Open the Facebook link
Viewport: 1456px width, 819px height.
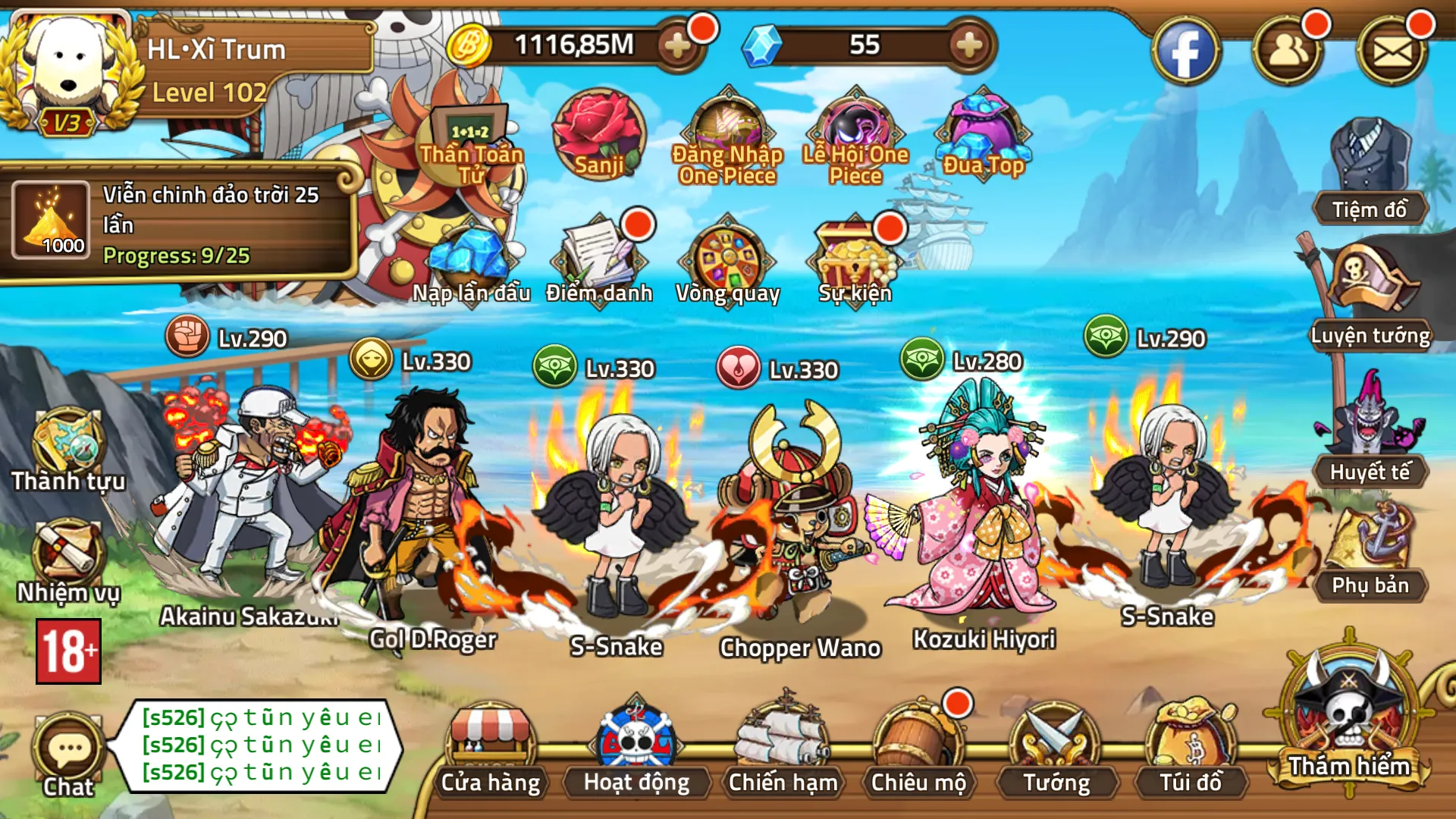click(1185, 52)
